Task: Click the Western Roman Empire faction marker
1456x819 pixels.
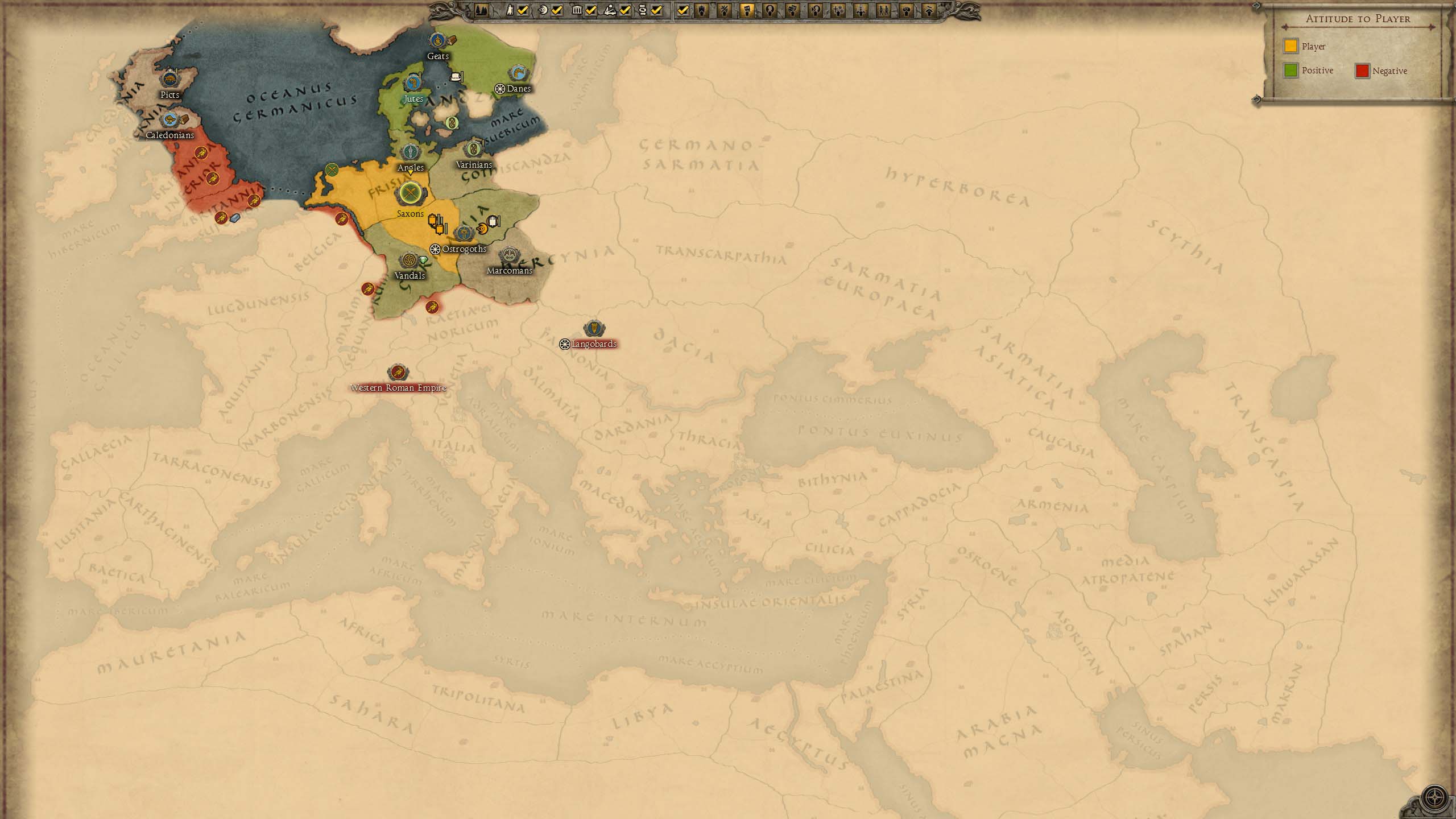Action: [x=398, y=373]
